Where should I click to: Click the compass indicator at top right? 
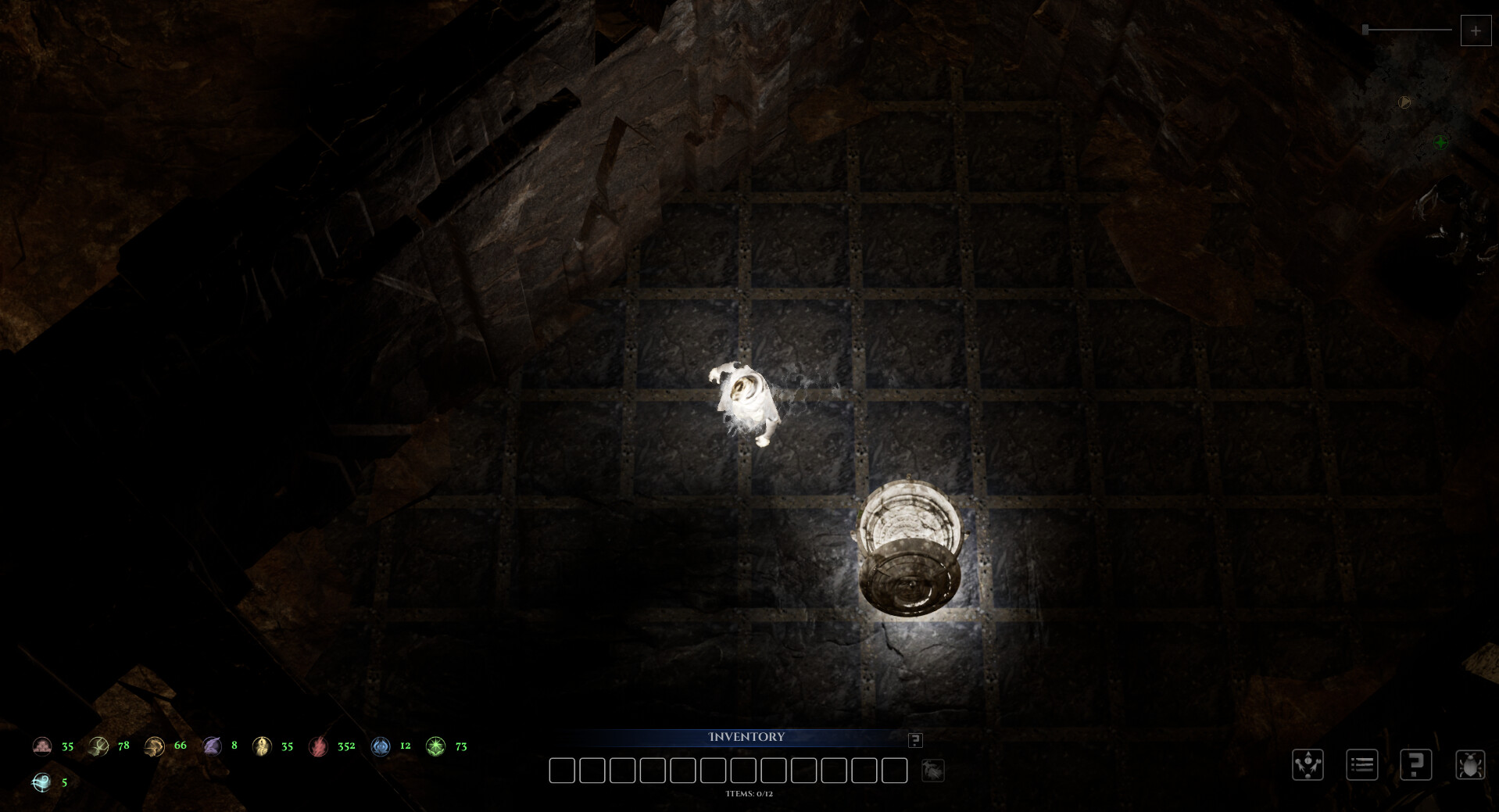(1404, 100)
